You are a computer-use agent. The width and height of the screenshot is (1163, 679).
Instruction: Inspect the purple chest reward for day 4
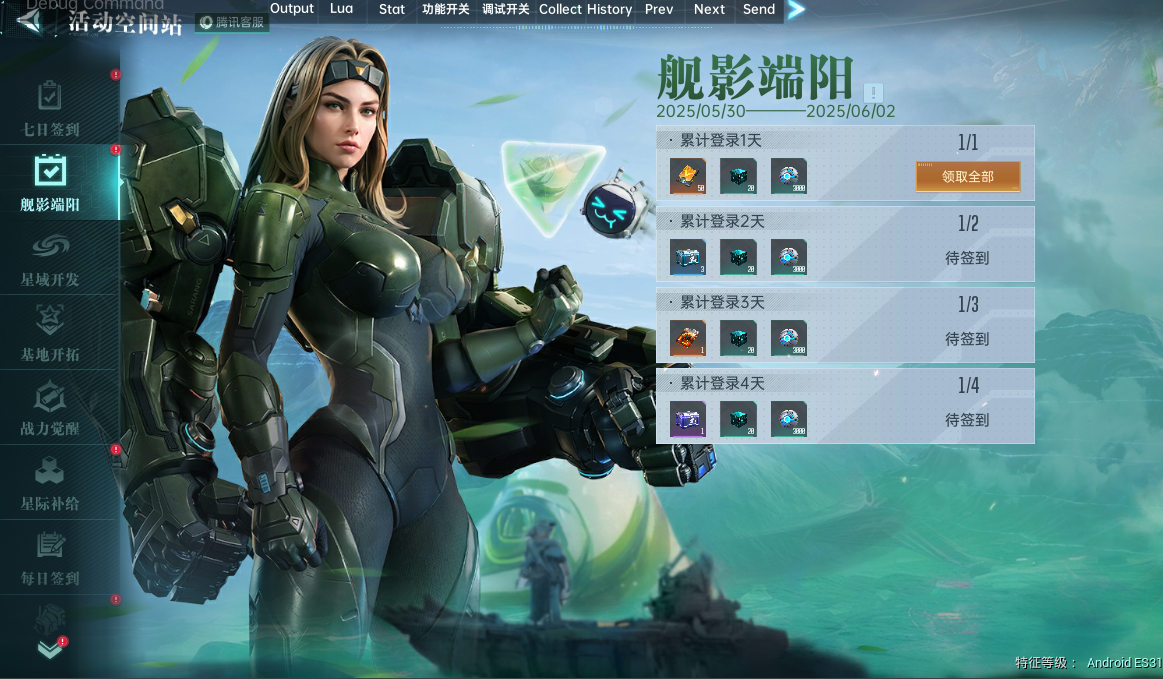[687, 420]
